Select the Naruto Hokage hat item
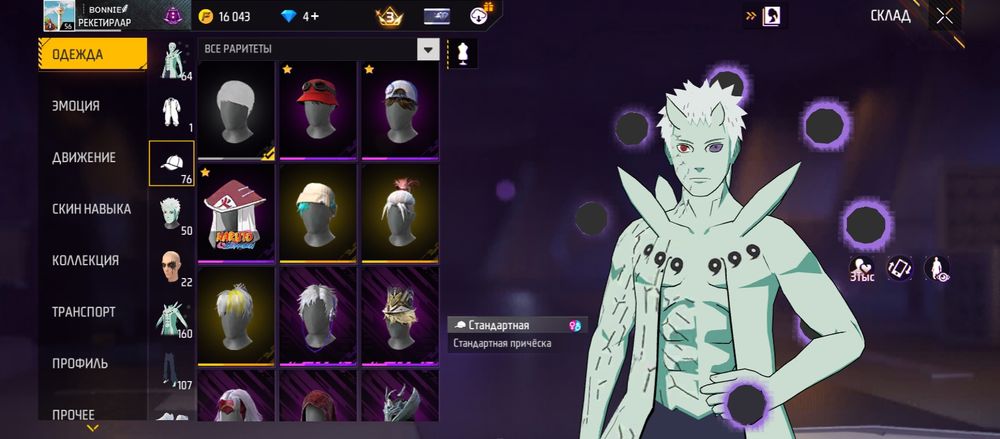Screen dimensions: 1000x439 point(236,213)
